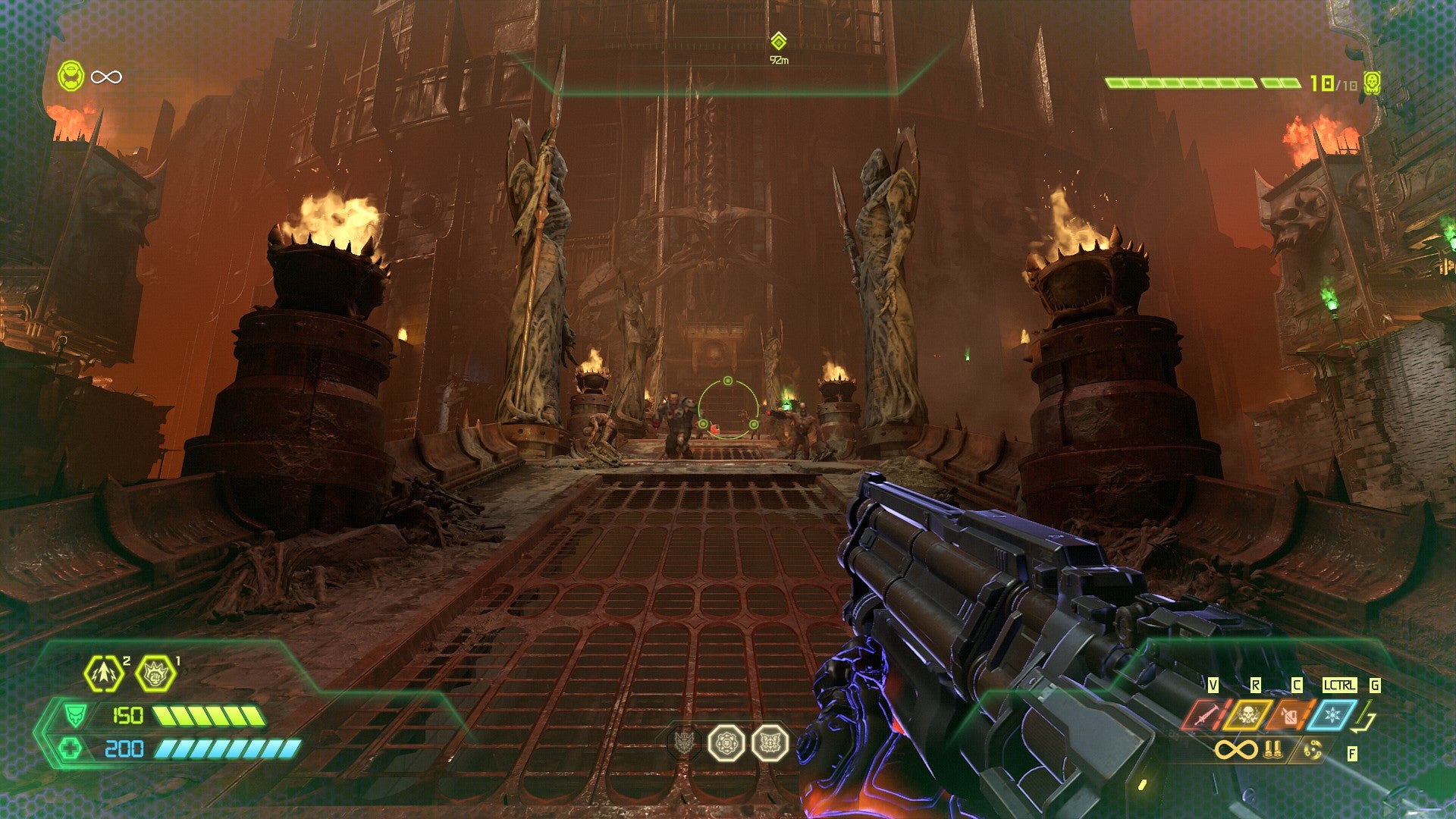Choose the glowing winged crest rune icon
The height and width of the screenshot is (819, 1456).
[x=770, y=742]
